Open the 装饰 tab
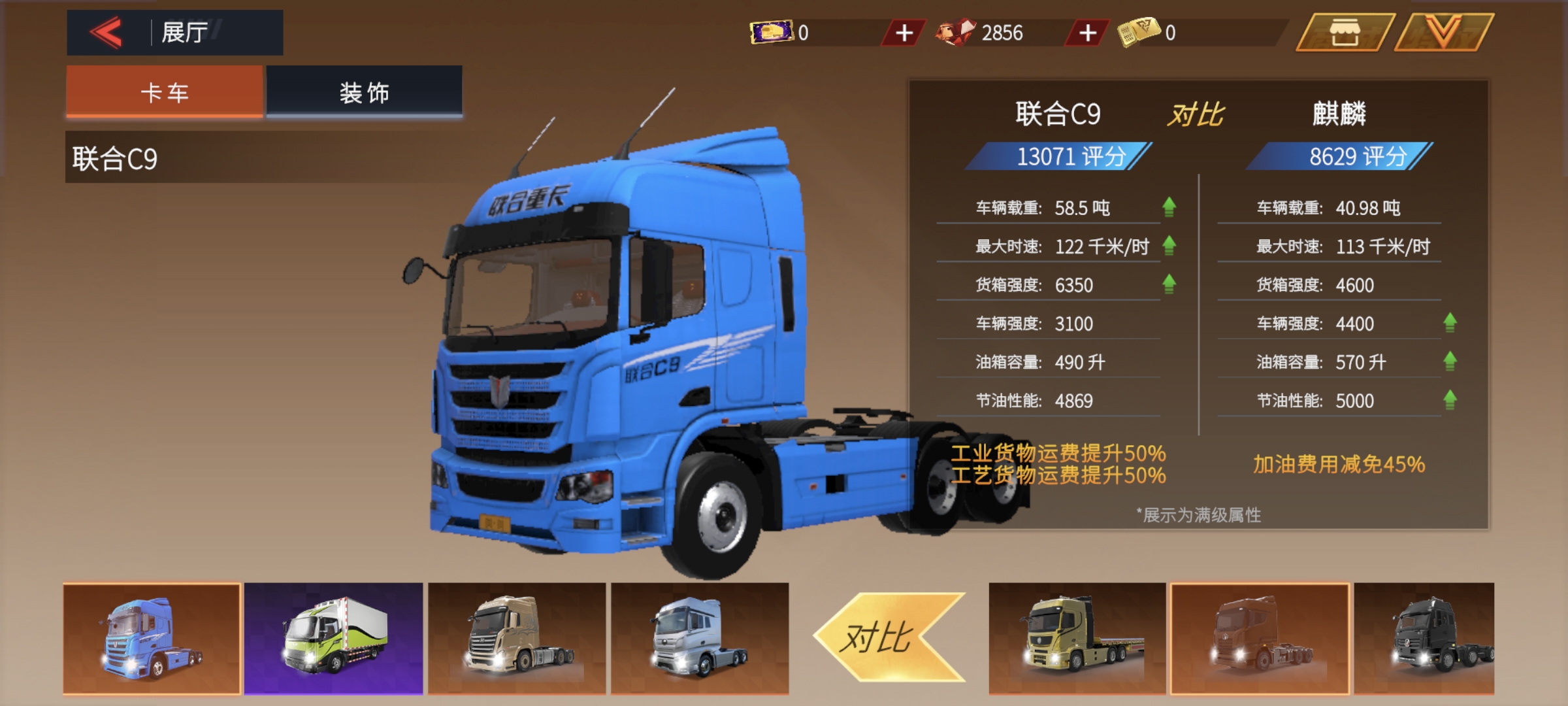The width and height of the screenshot is (1568, 706). pyautogui.click(x=364, y=92)
